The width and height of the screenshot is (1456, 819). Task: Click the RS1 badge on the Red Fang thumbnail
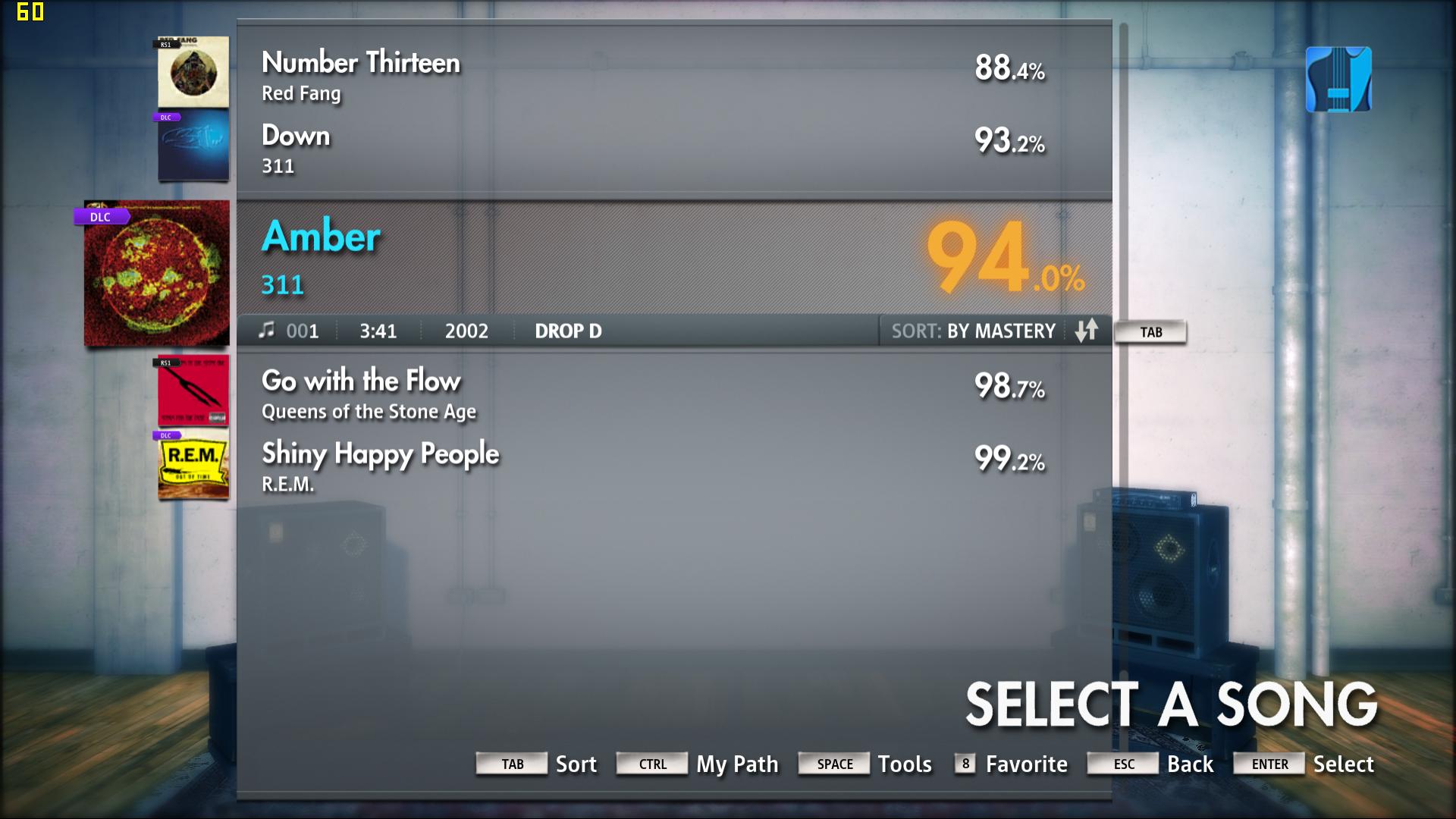click(167, 43)
